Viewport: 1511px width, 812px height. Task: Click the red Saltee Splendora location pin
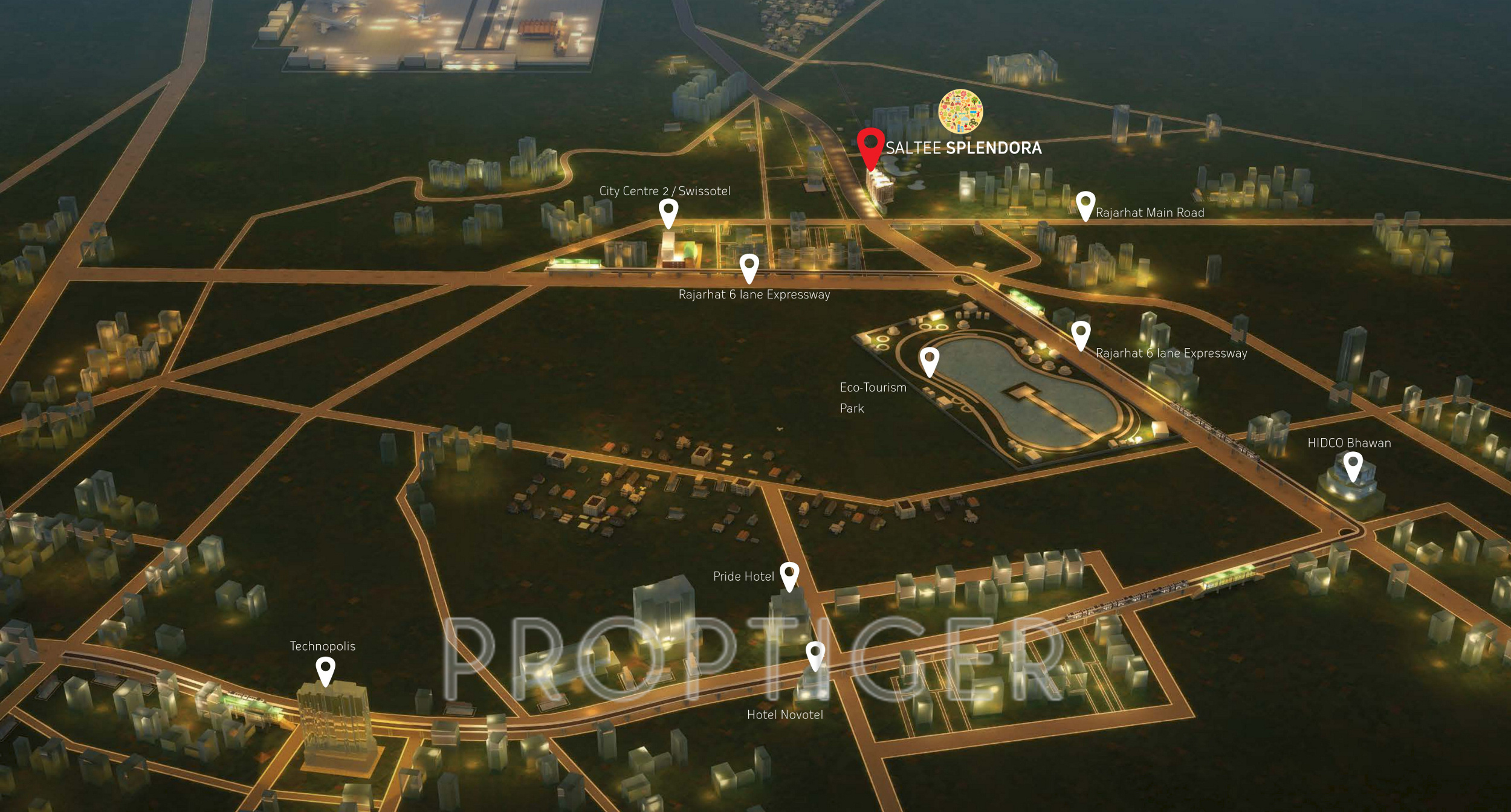[x=870, y=146]
